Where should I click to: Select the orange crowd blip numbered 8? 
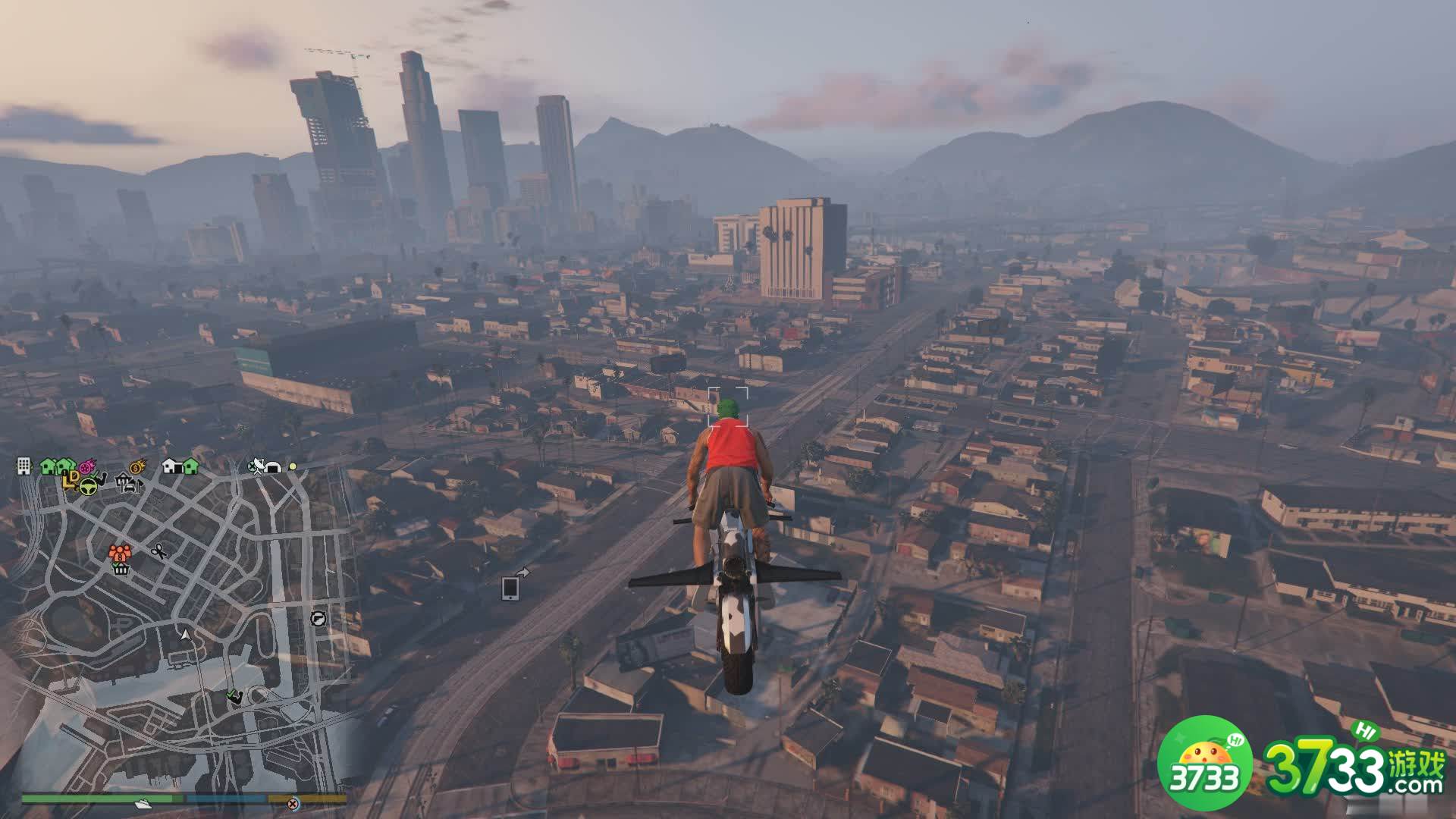coord(120,556)
